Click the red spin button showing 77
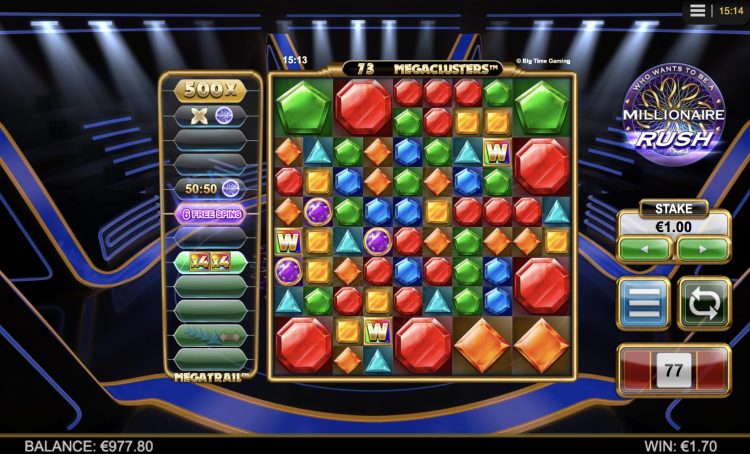Image resolution: width=750 pixels, height=454 pixels. click(673, 370)
